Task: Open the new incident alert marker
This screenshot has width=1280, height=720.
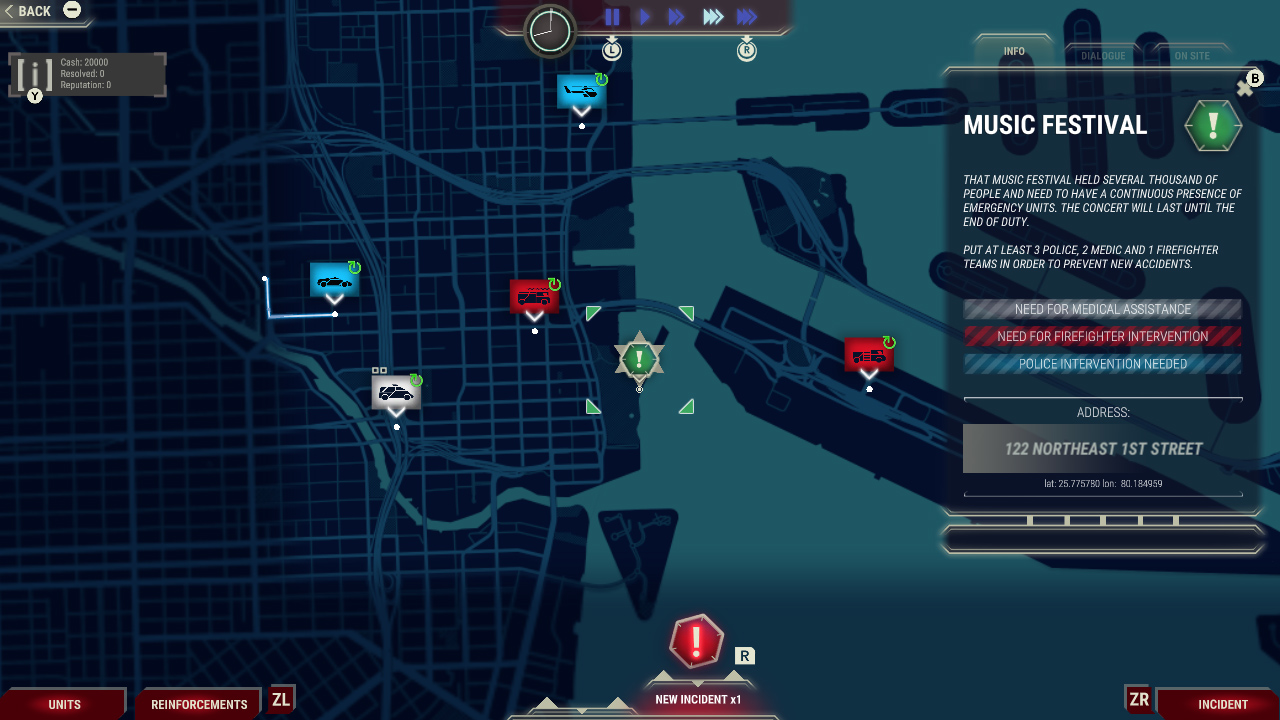Action: click(695, 643)
